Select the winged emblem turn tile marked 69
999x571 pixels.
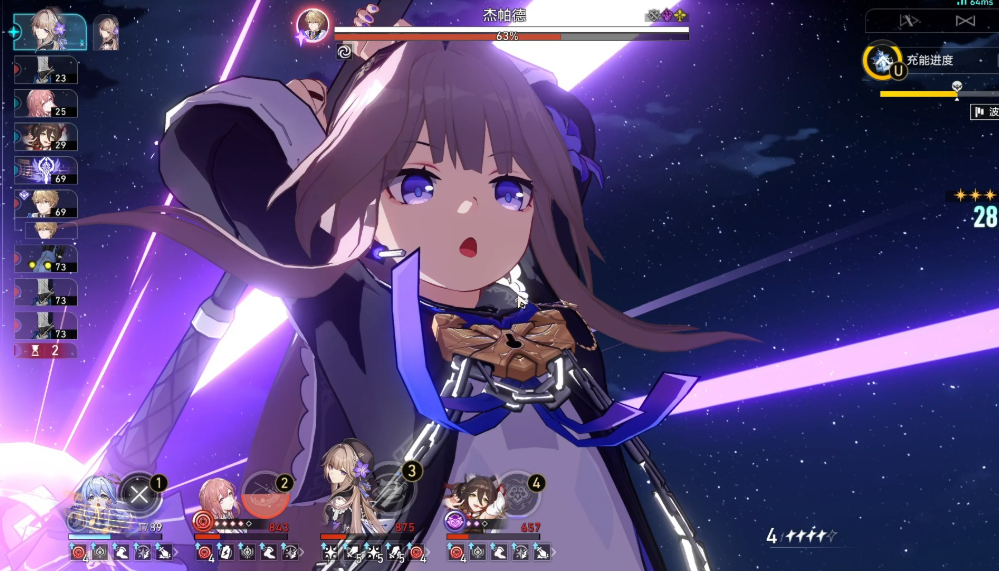click(46, 171)
